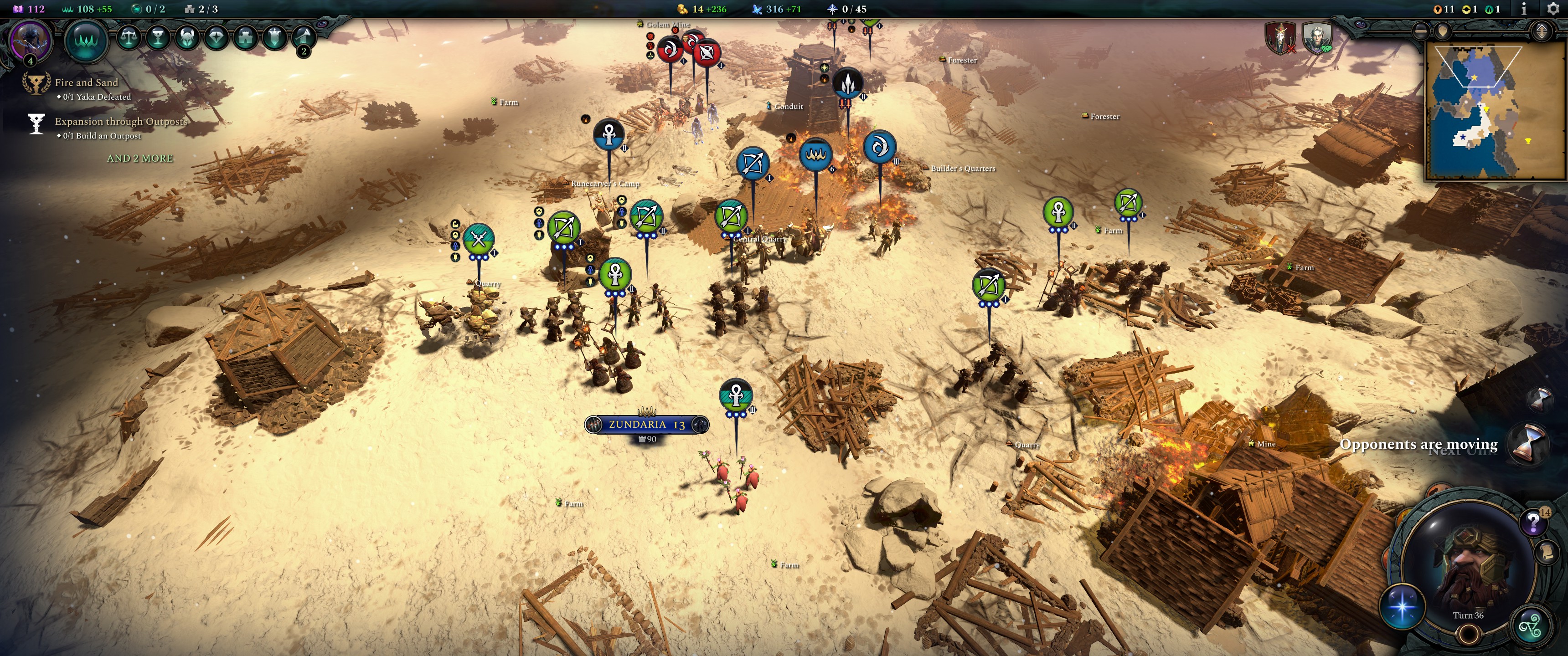Click the army banner shield icon
The height and width of the screenshot is (656, 1568).
click(276, 36)
